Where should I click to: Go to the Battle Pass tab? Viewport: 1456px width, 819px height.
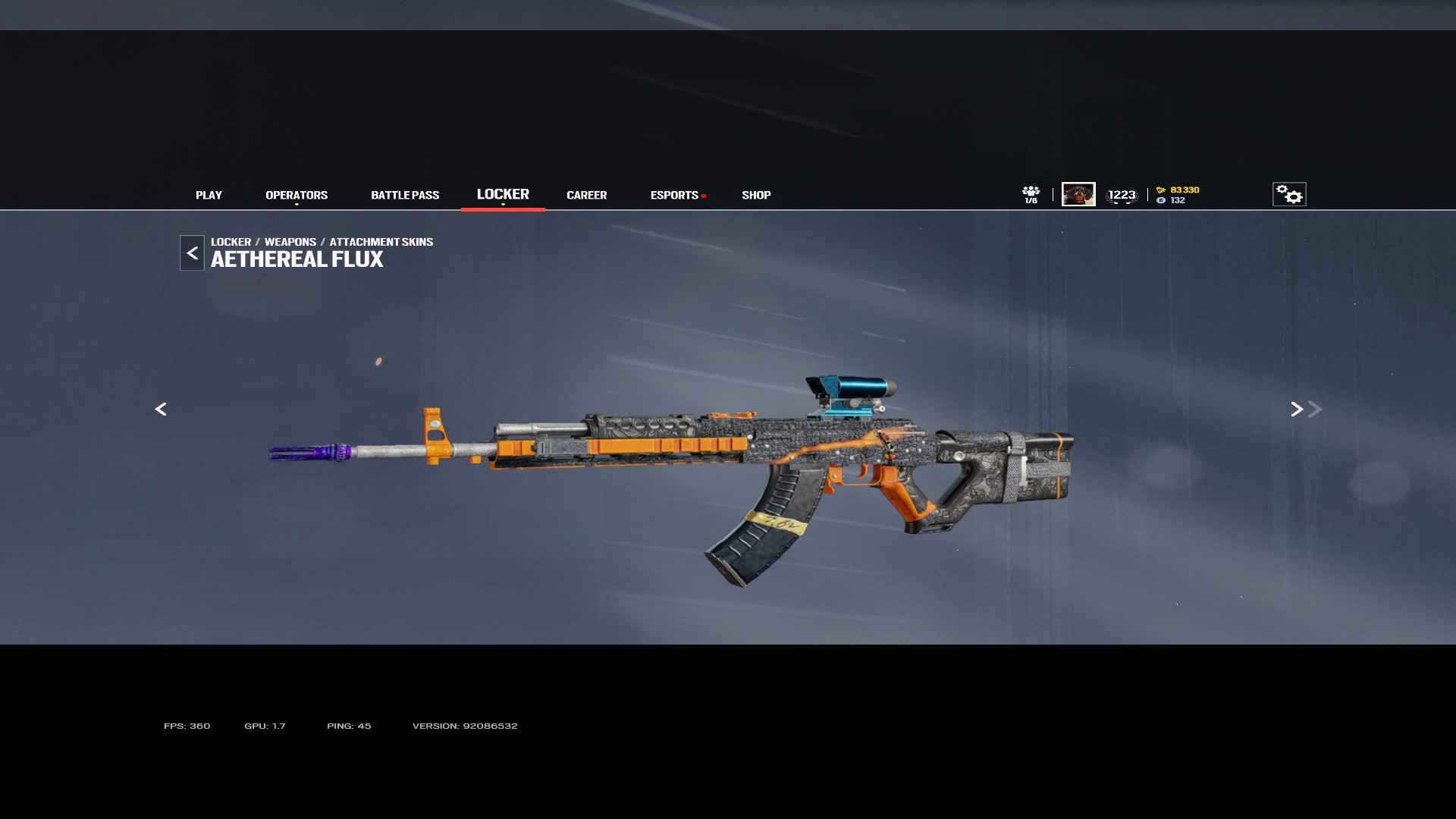tap(405, 195)
